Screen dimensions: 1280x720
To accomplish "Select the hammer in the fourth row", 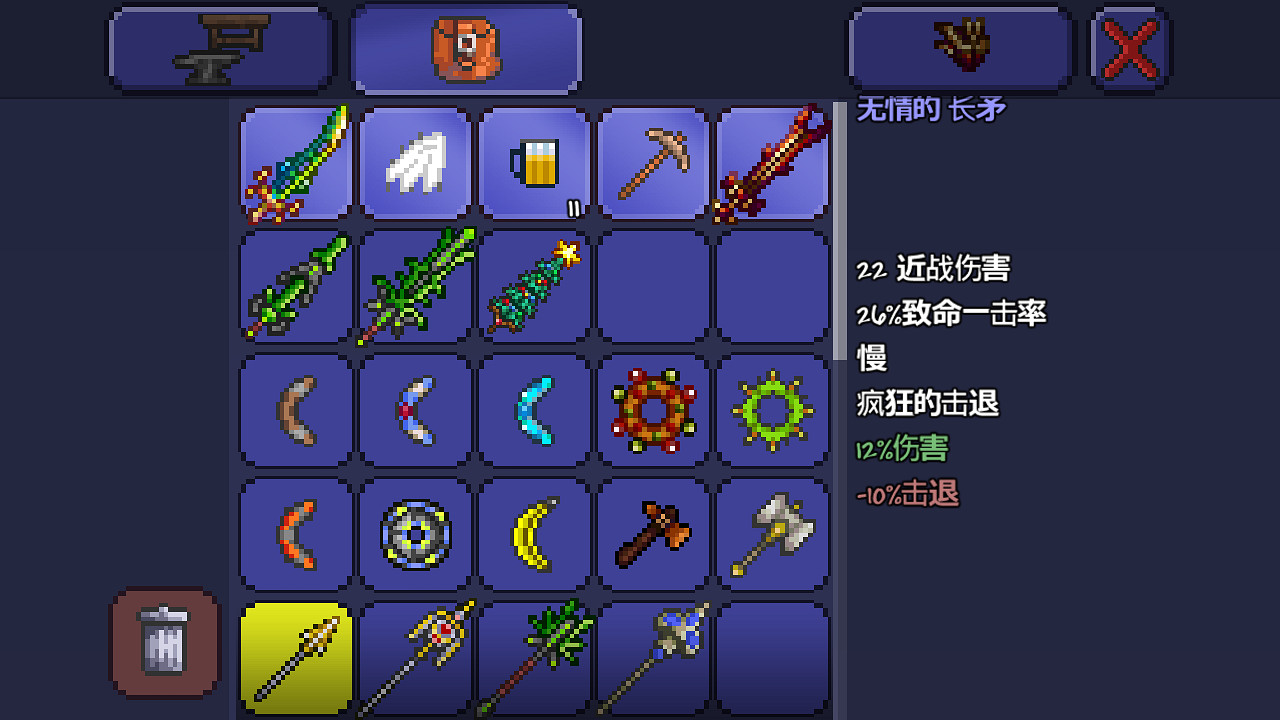I will point(653,533).
